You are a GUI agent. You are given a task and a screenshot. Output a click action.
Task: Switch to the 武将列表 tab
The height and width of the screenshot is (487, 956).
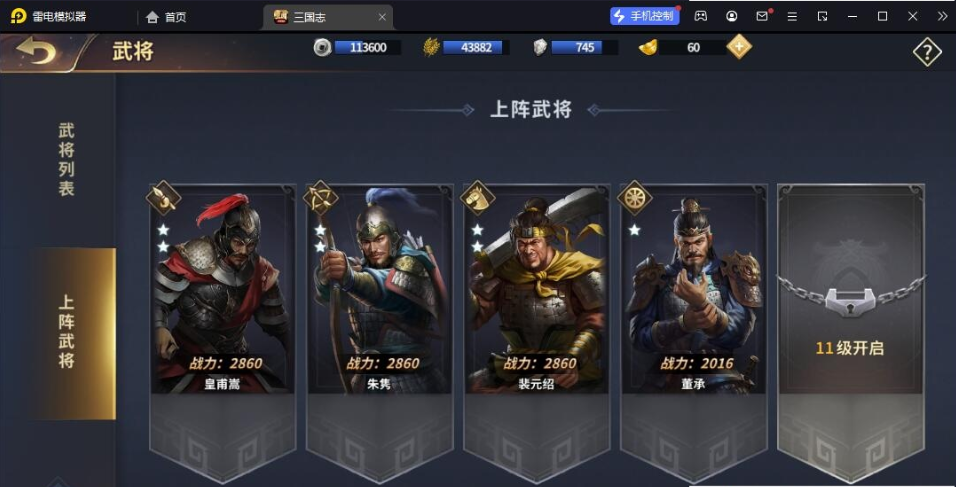pyautogui.click(x=66, y=159)
